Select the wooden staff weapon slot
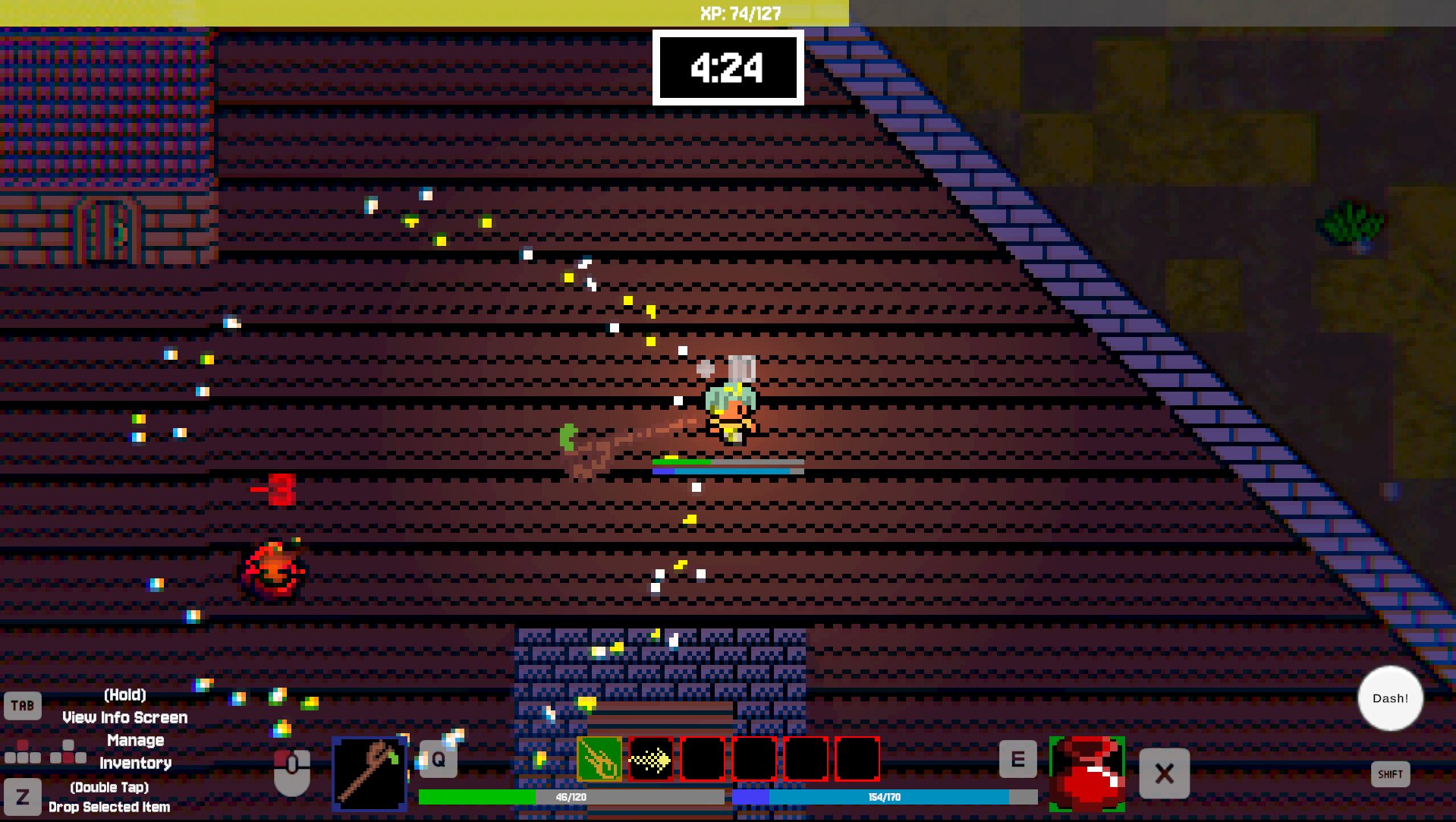Screen dimensions: 1456x822 (370, 773)
